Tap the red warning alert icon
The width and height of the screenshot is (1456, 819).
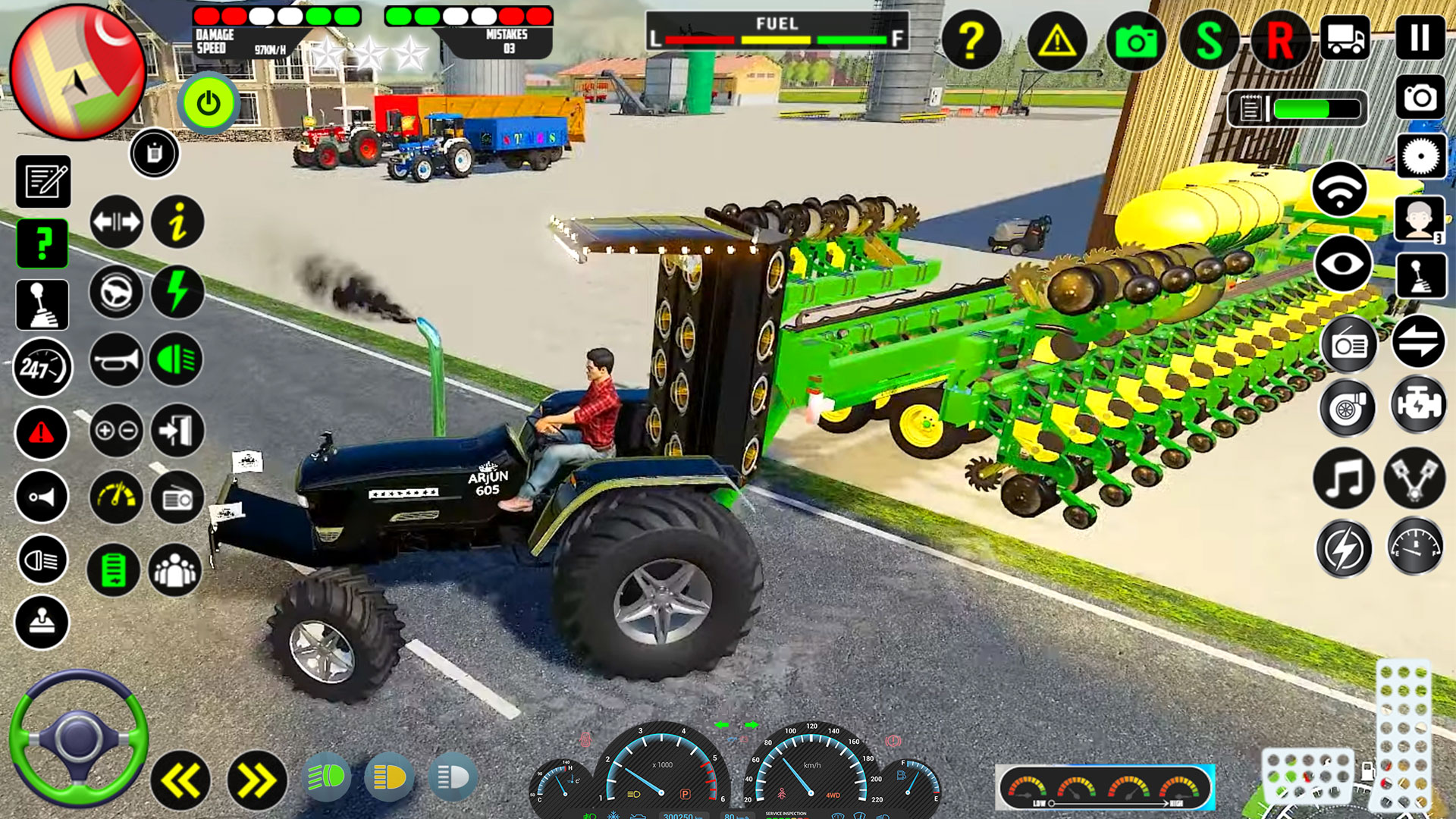[x=42, y=433]
